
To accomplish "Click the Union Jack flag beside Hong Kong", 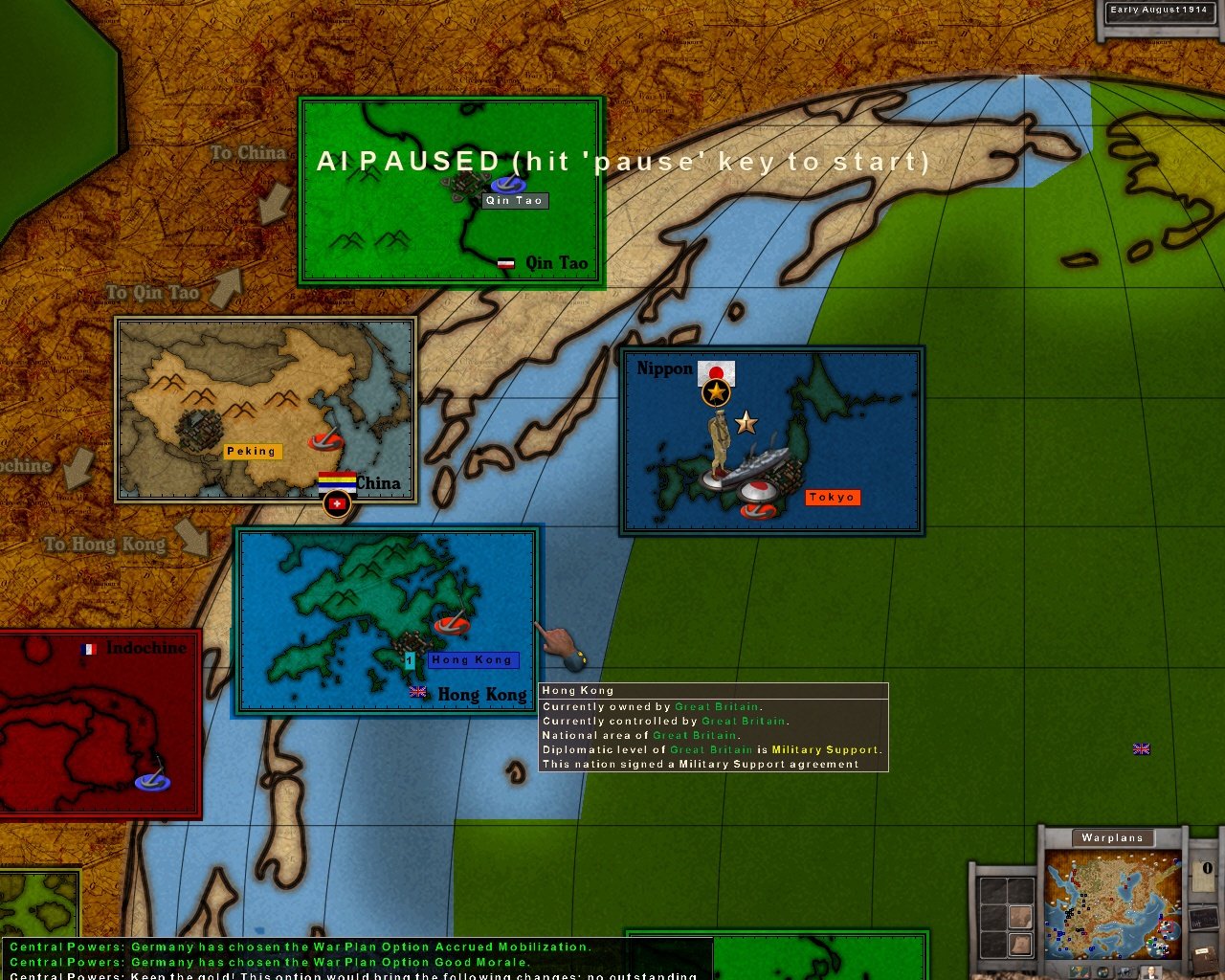I will point(417,693).
